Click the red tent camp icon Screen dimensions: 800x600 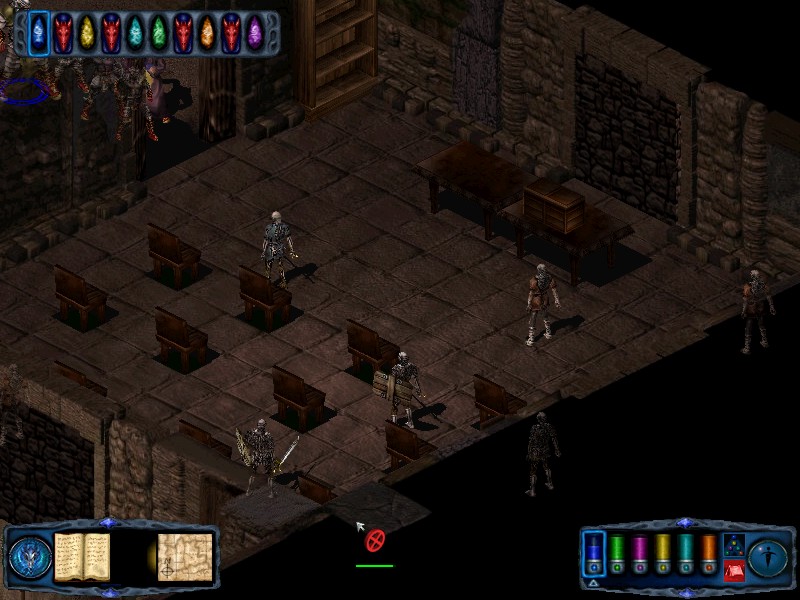[733, 571]
